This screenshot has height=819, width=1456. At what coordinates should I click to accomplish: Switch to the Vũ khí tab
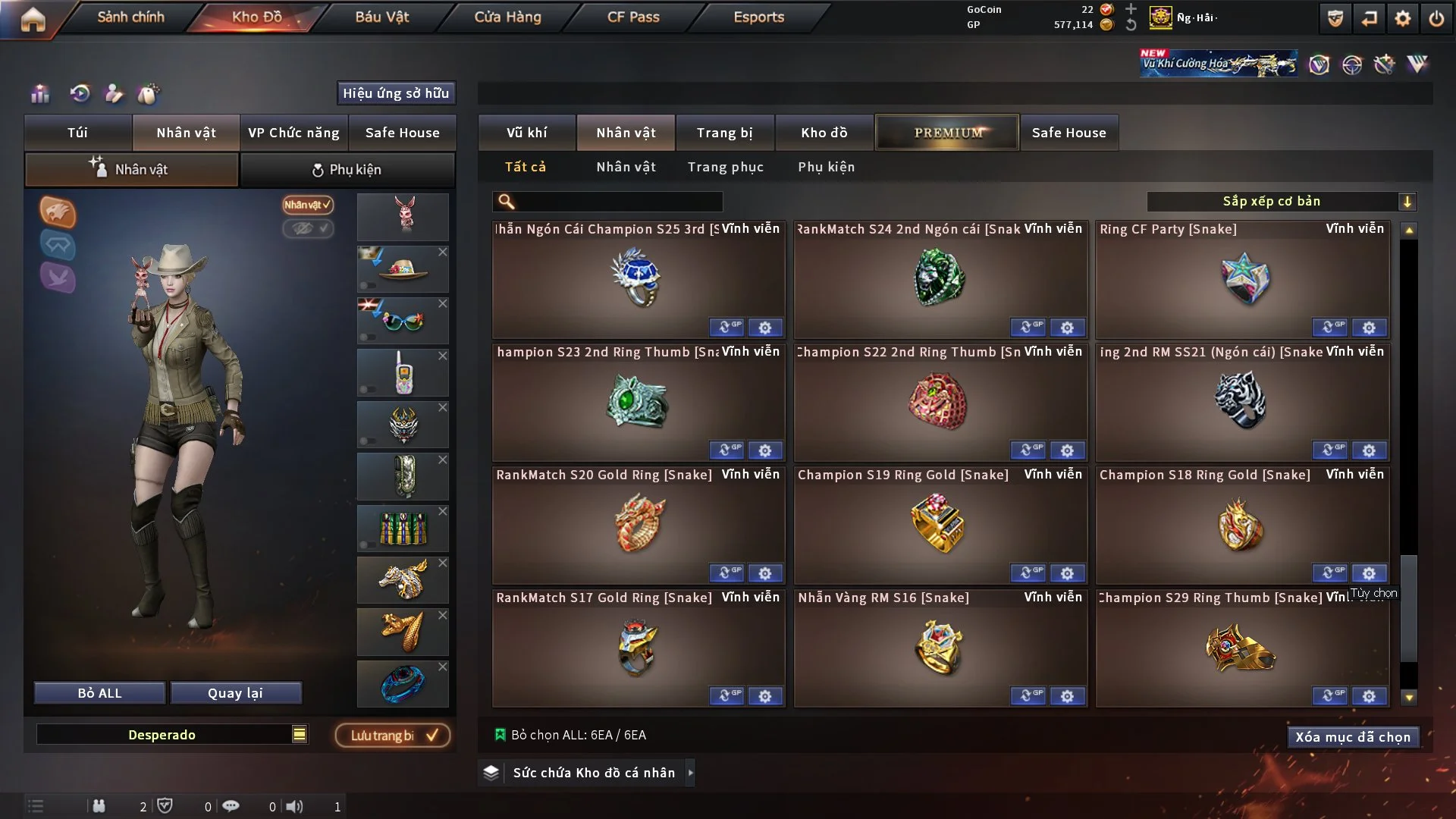coord(526,133)
